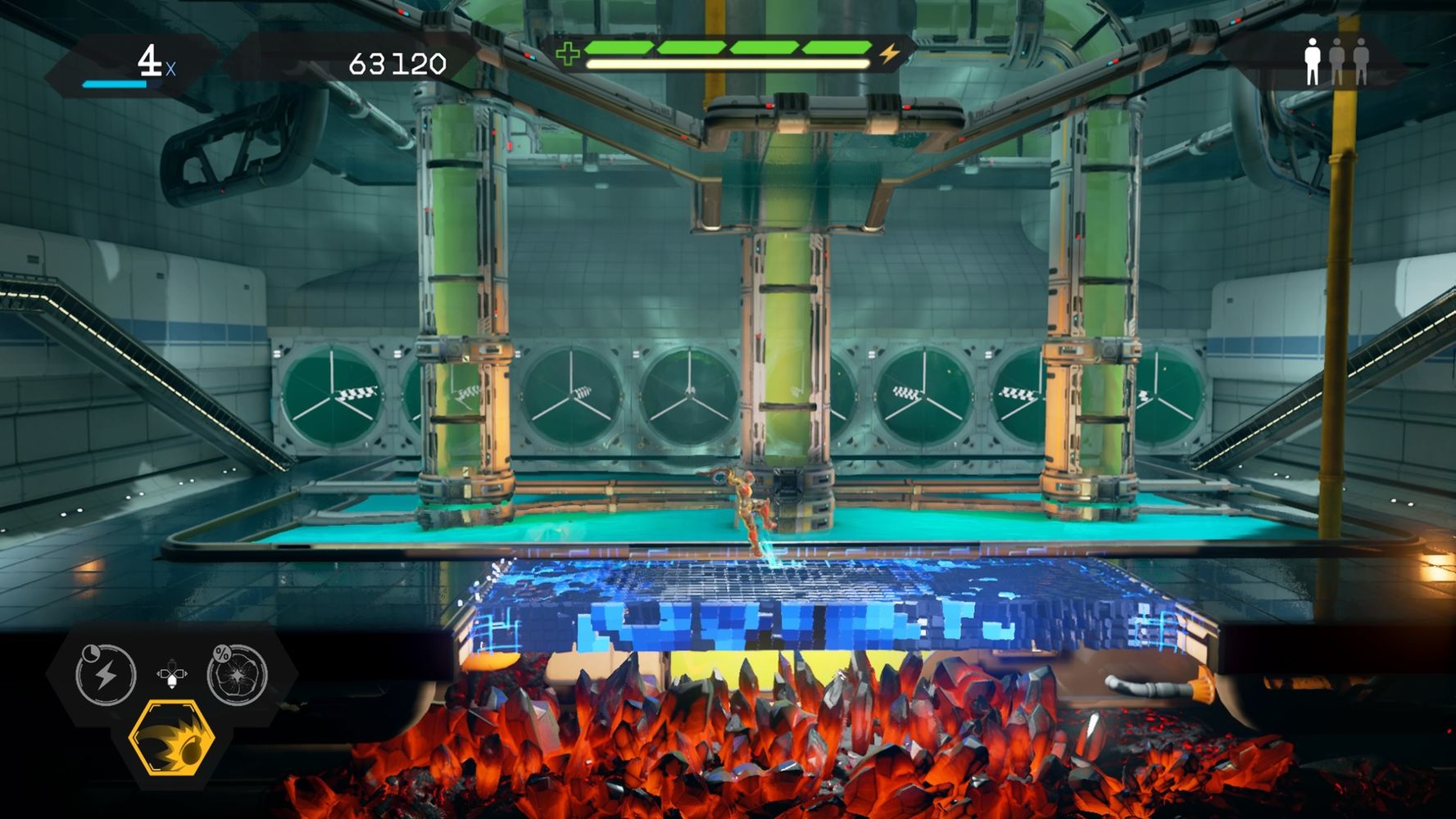
Task: Select the lightning bolt ability icon
Action: click(x=106, y=675)
